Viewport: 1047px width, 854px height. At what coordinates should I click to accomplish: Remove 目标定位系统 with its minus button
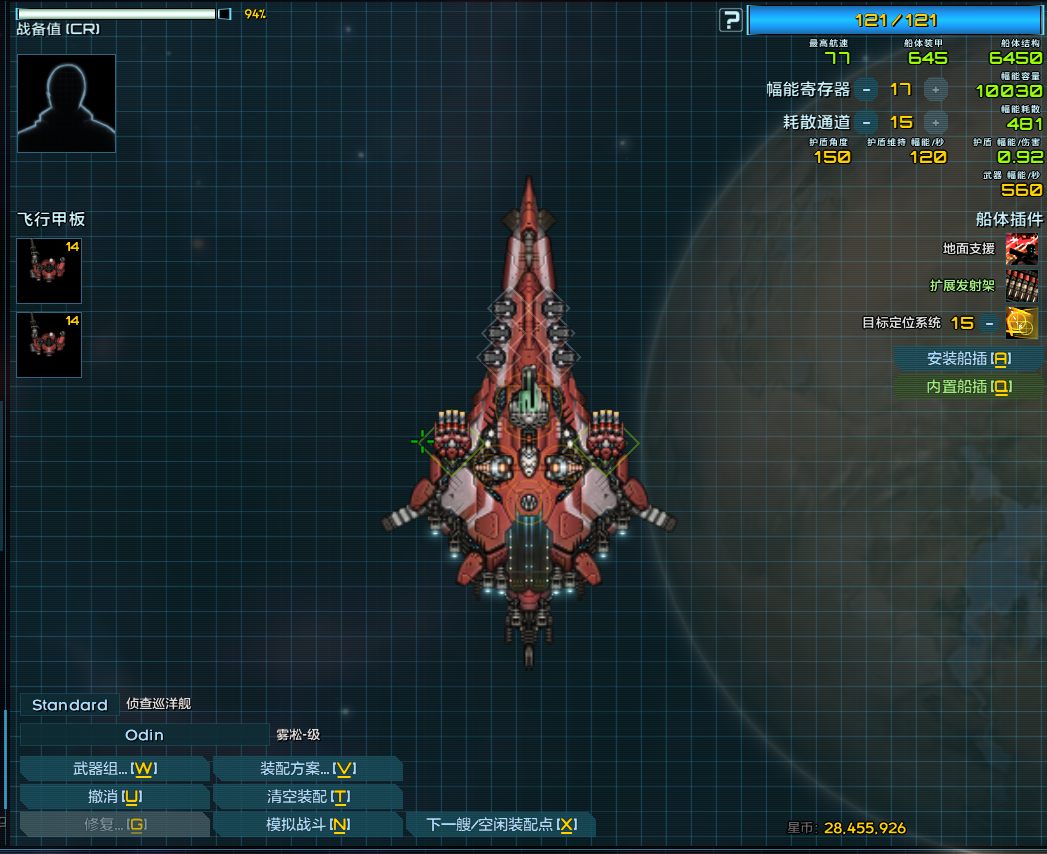coord(989,323)
